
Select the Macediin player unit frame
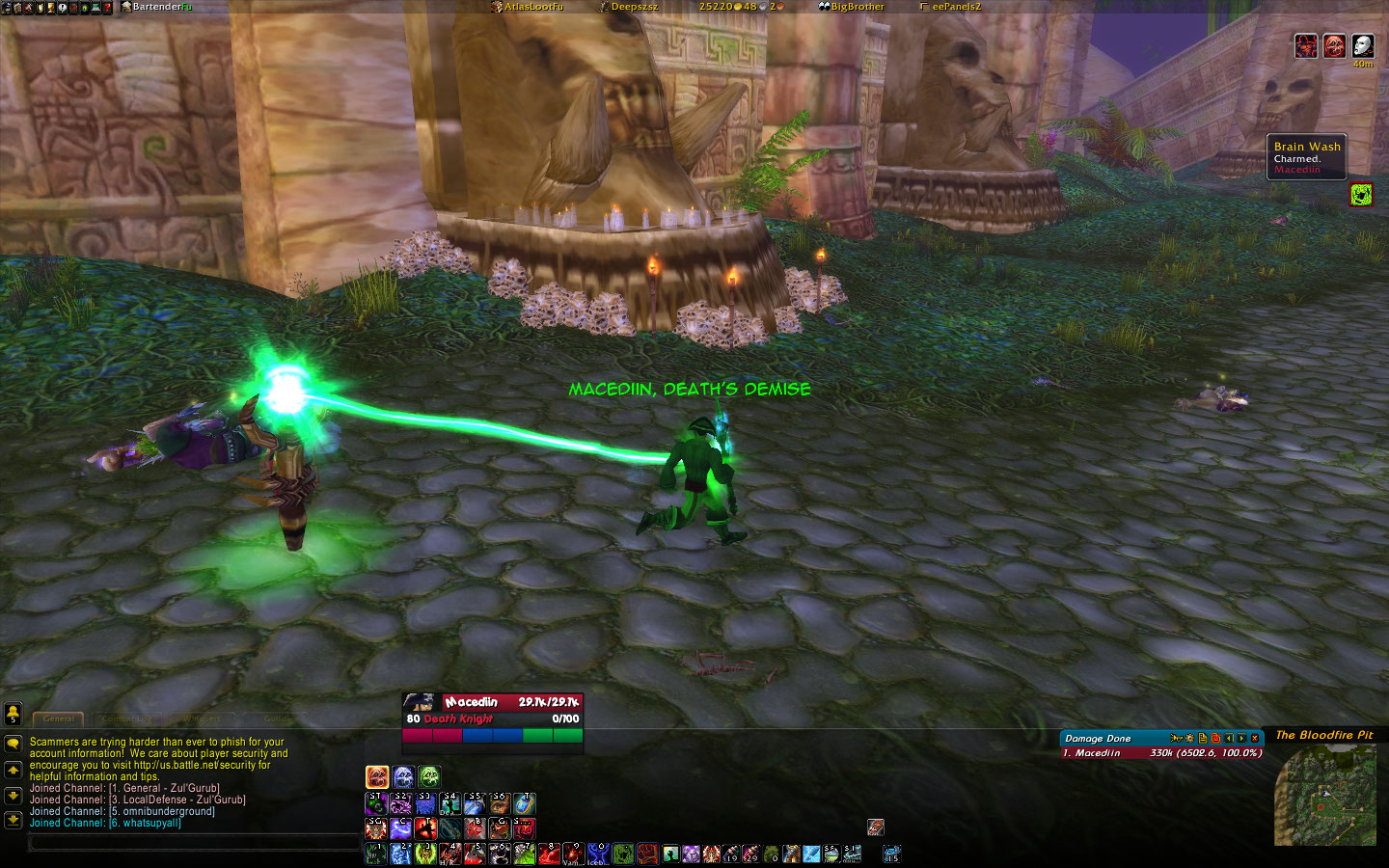tap(492, 718)
